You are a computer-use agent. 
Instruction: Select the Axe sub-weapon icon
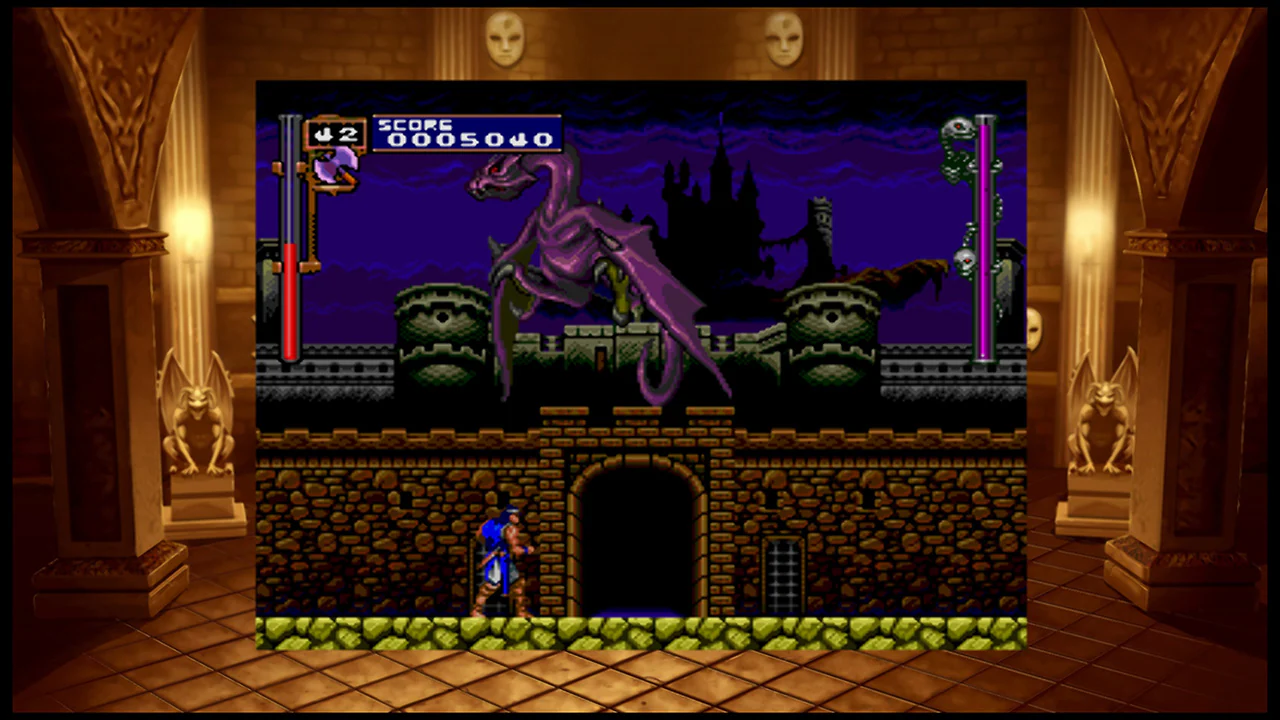(335, 168)
